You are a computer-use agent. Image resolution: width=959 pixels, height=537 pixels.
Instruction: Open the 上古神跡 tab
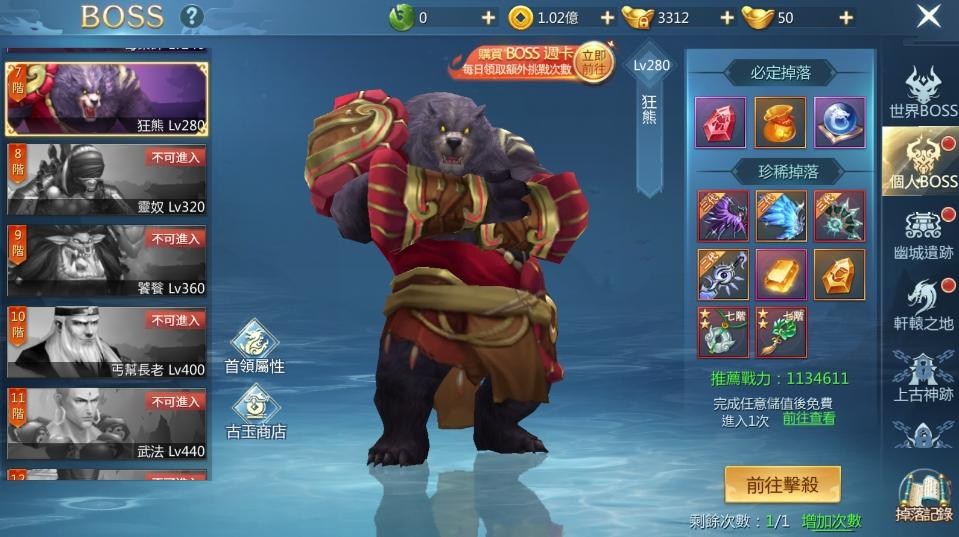click(922, 378)
